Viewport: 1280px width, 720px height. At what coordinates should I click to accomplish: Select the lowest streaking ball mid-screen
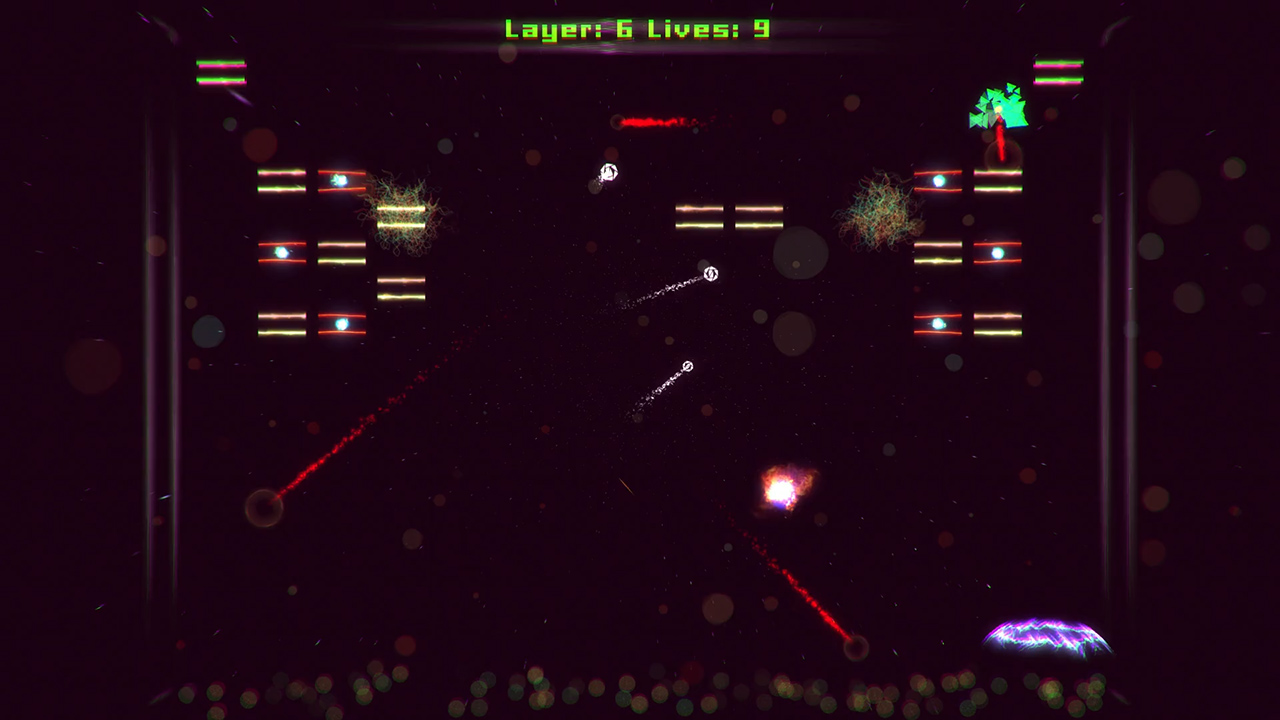pos(686,367)
